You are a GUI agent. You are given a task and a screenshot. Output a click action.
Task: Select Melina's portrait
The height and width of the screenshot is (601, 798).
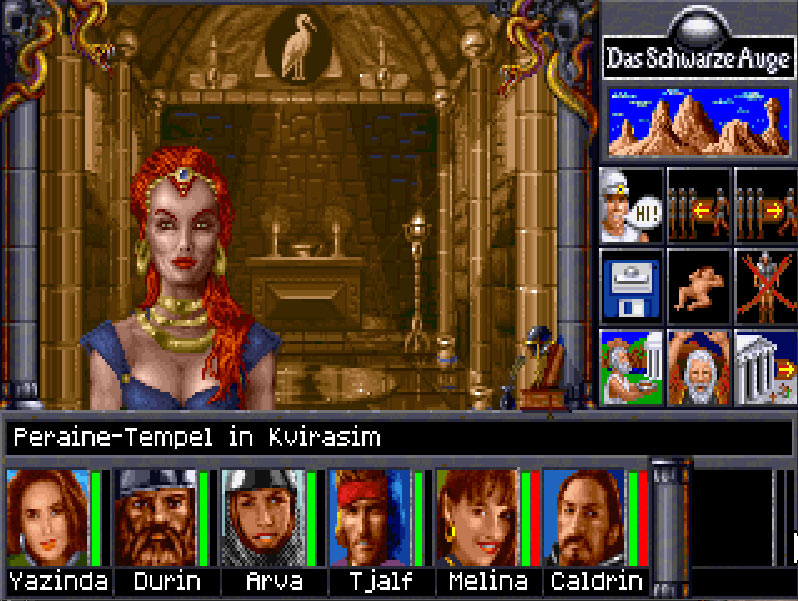click(x=477, y=518)
